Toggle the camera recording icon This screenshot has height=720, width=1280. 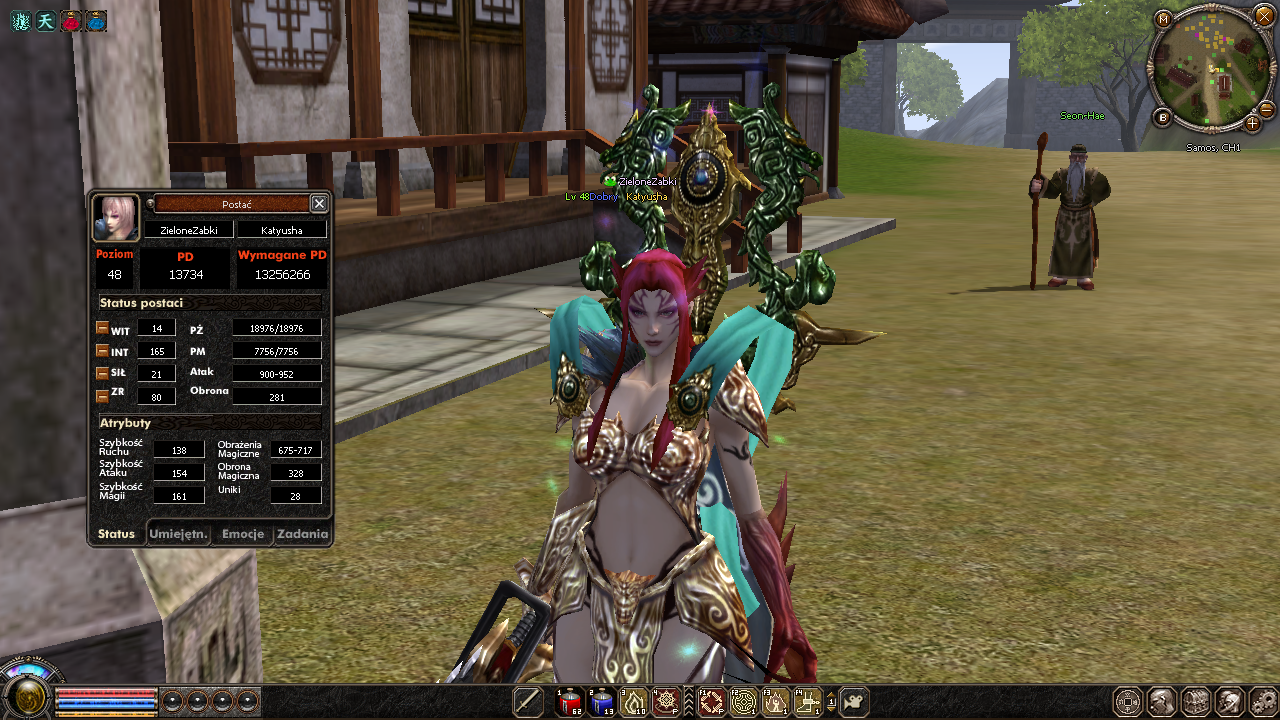click(853, 702)
